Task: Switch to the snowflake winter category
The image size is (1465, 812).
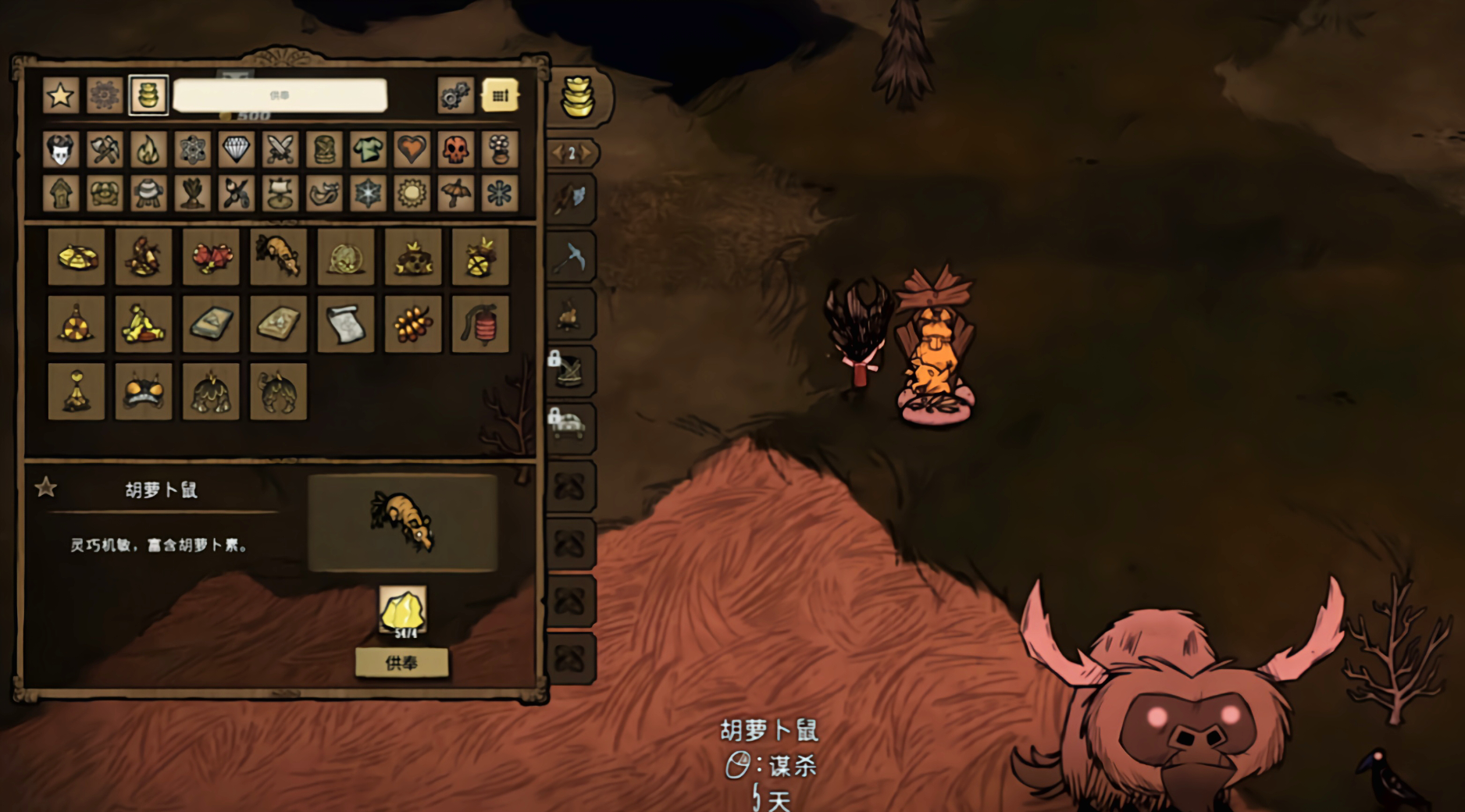Action: (368, 193)
